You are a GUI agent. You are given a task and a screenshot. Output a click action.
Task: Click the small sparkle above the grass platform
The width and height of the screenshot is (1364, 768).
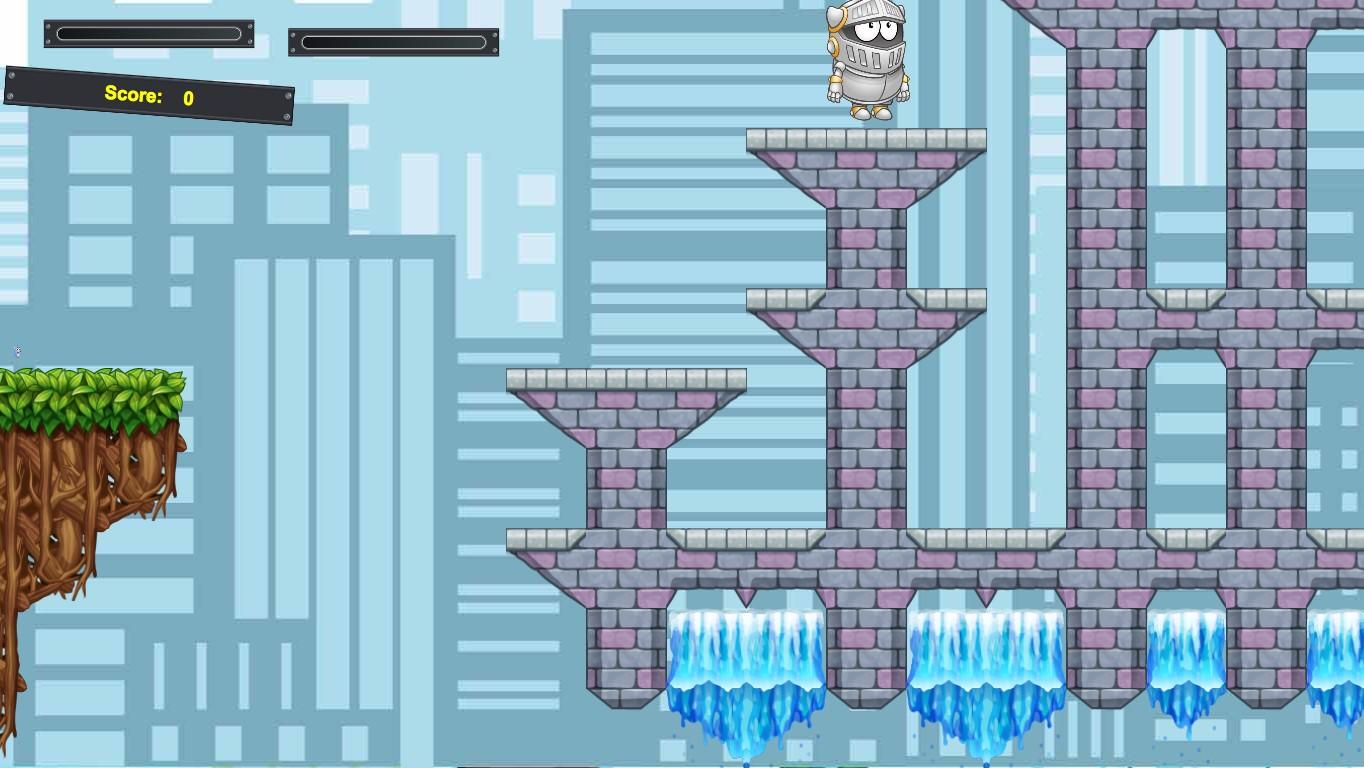[x=17, y=350]
